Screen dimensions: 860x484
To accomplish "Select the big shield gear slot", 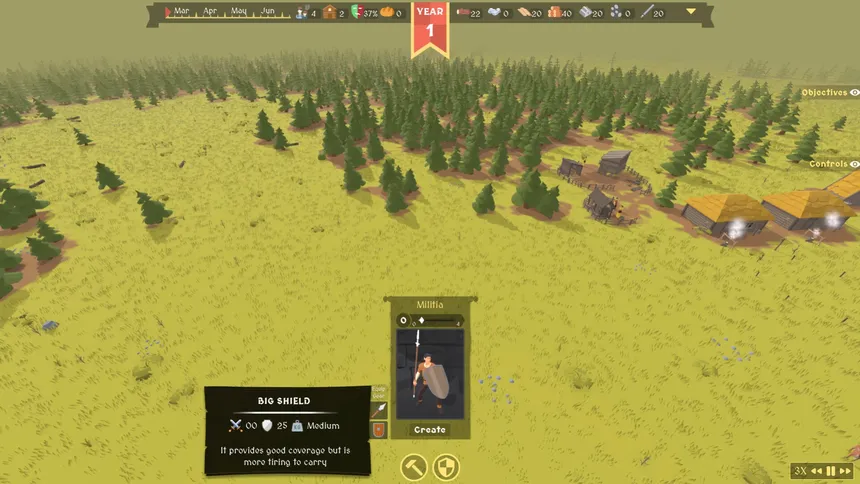I will pyautogui.click(x=379, y=431).
